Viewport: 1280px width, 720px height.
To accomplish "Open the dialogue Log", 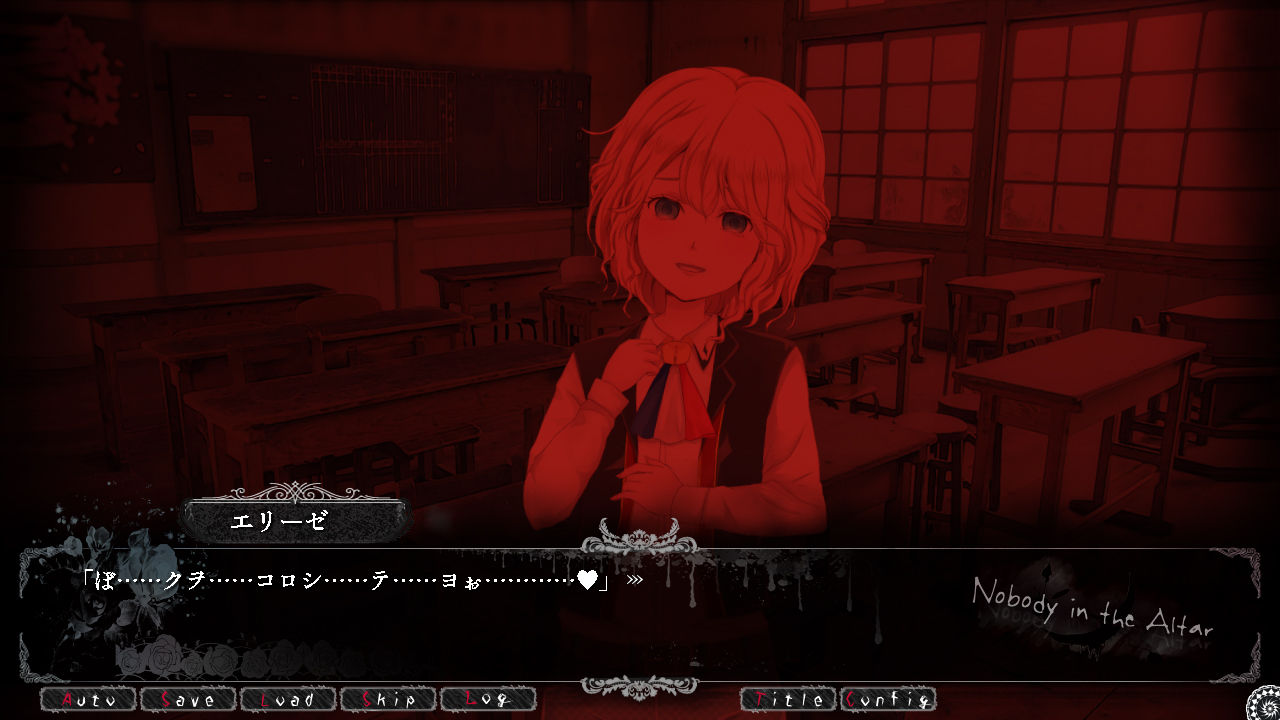I will point(487,699).
